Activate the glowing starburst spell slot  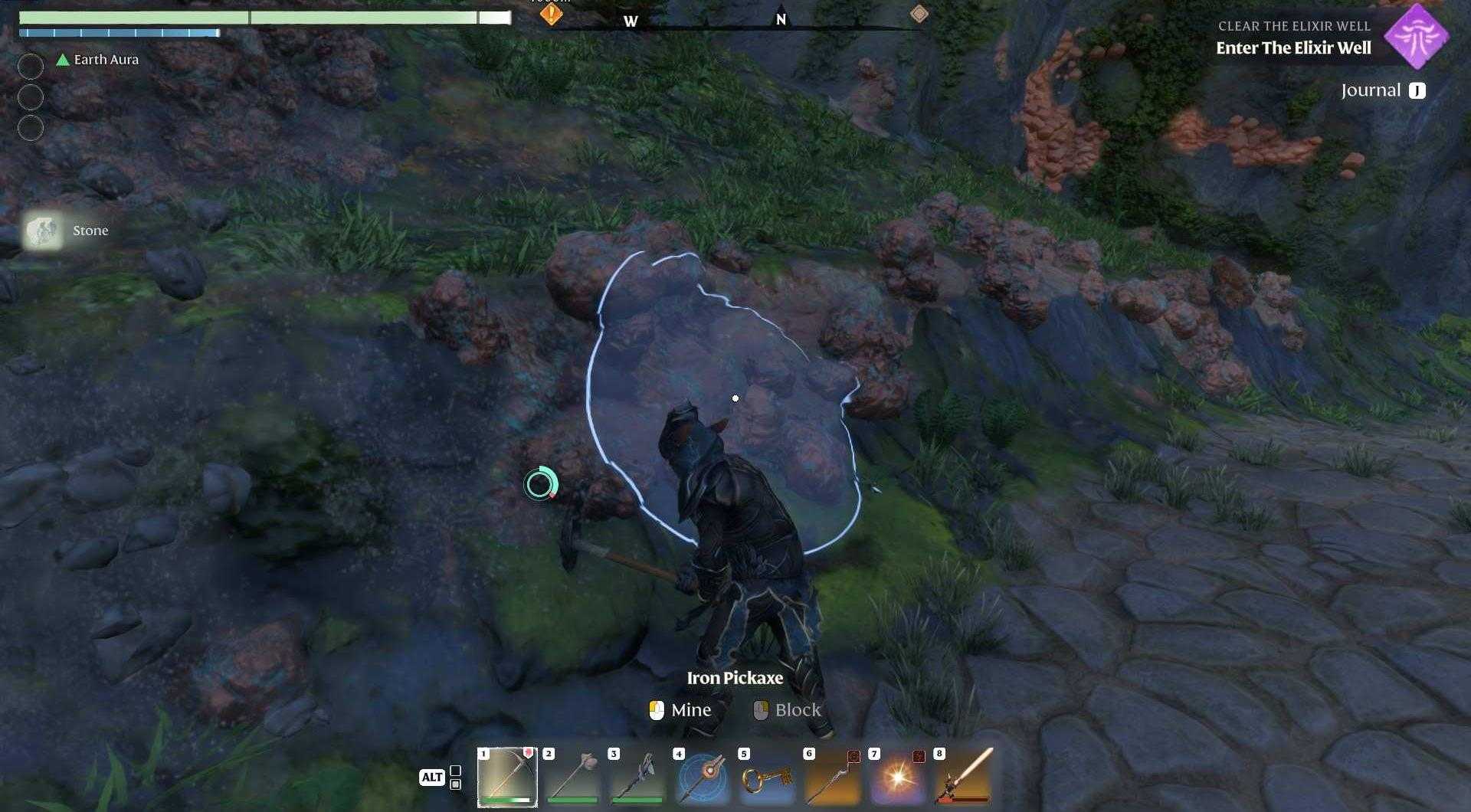(897, 777)
